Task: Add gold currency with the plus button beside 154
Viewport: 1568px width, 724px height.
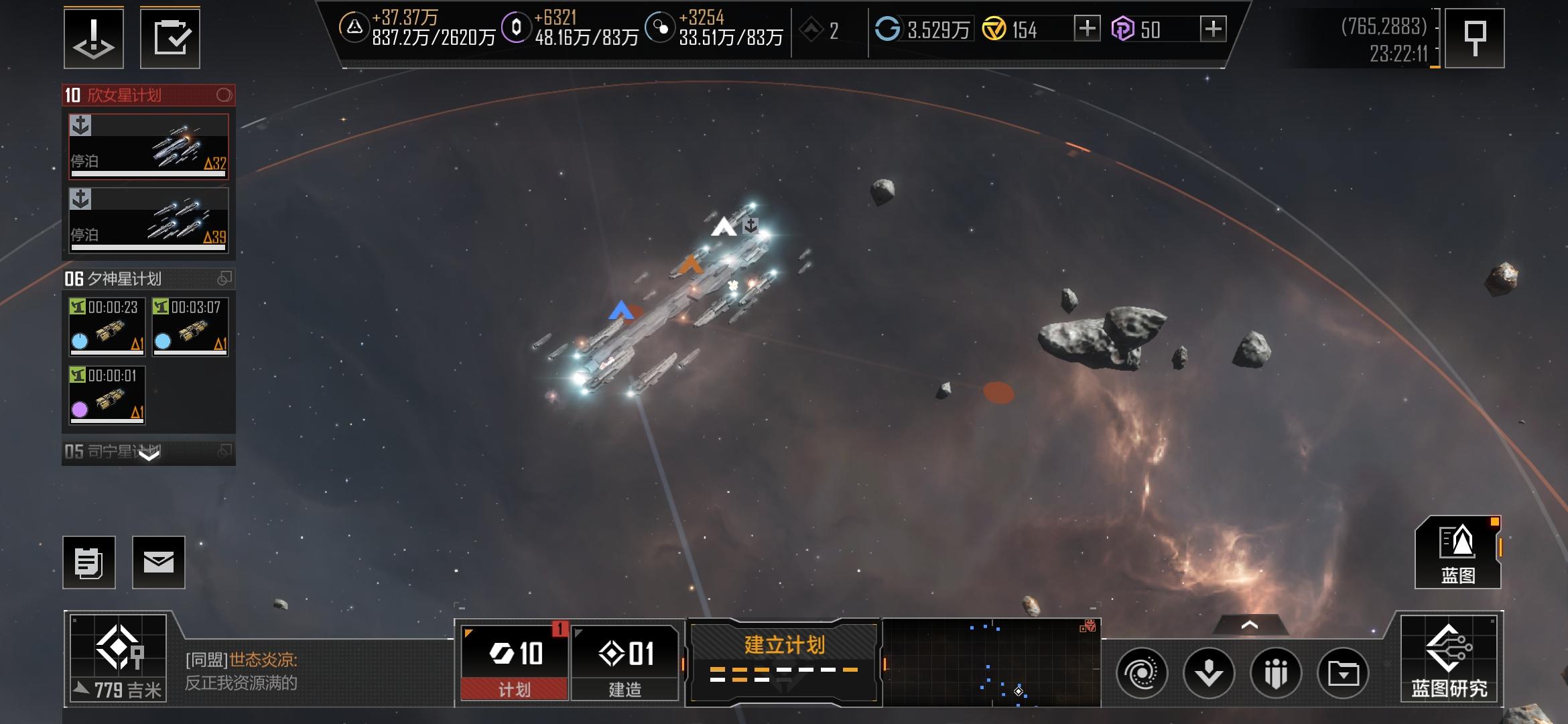Action: (1087, 29)
